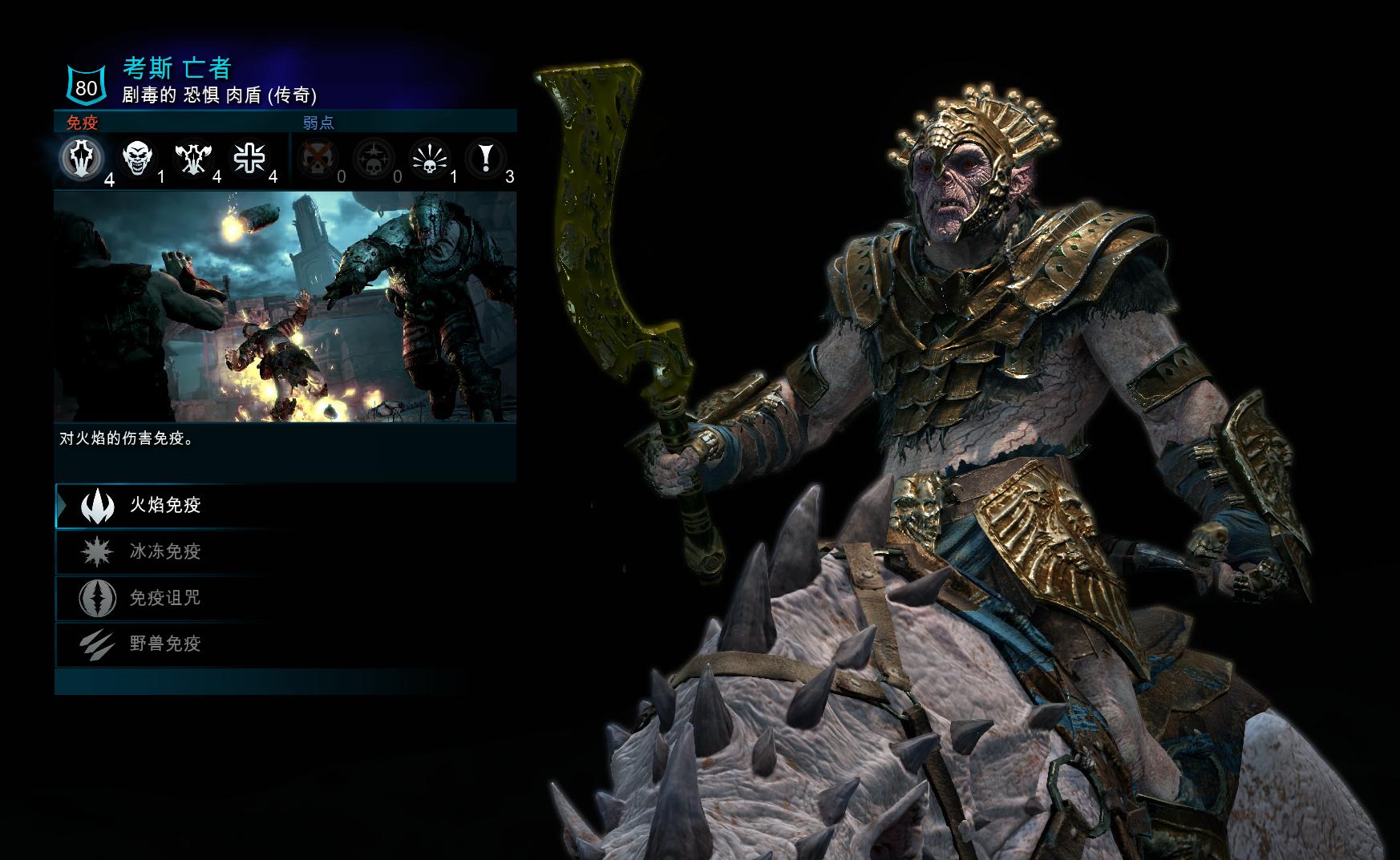Open the exclamation mark weakness icon
This screenshot has width=1400, height=860.
485,158
